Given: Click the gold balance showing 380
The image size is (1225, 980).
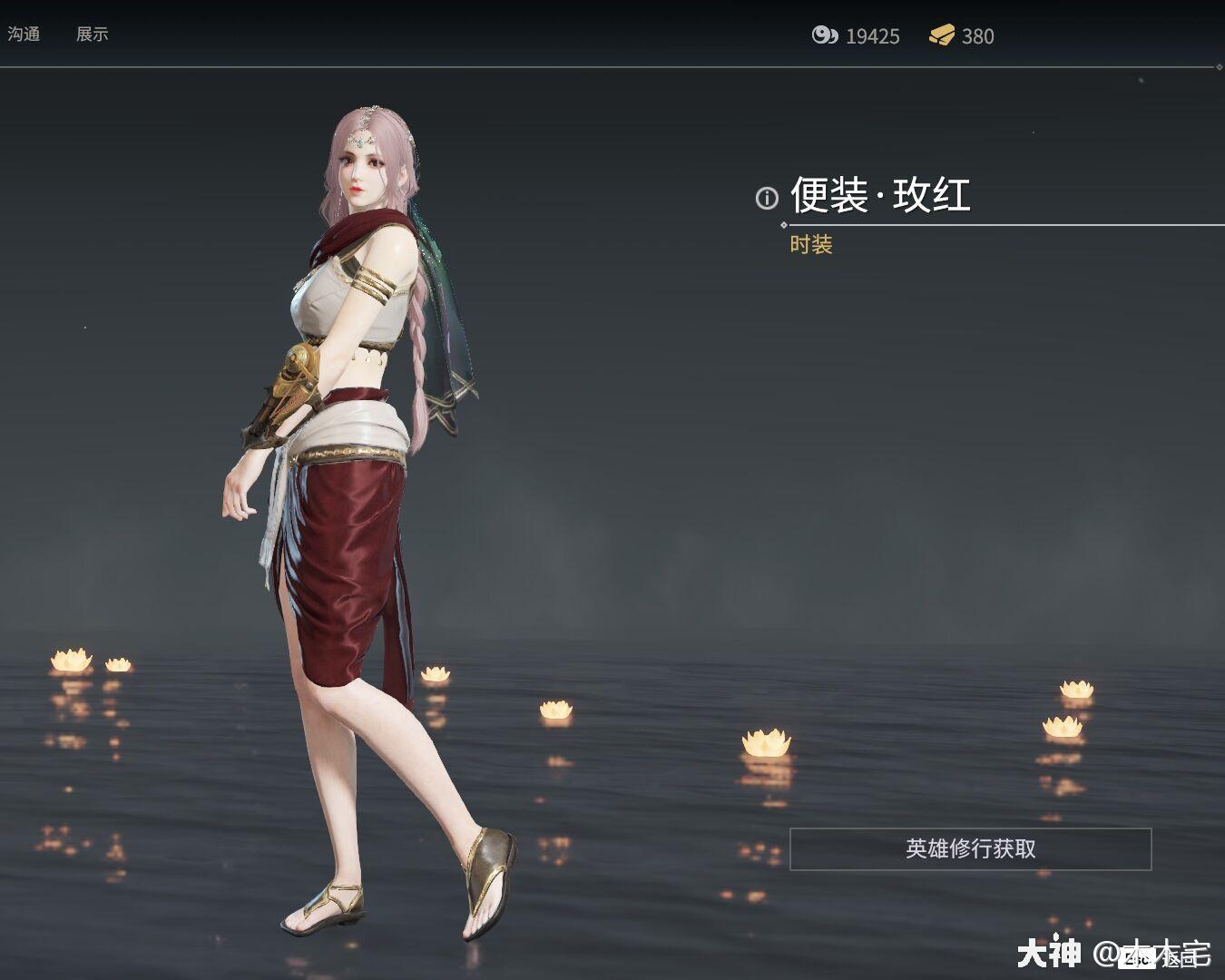Looking at the screenshot, I should point(980,36).
